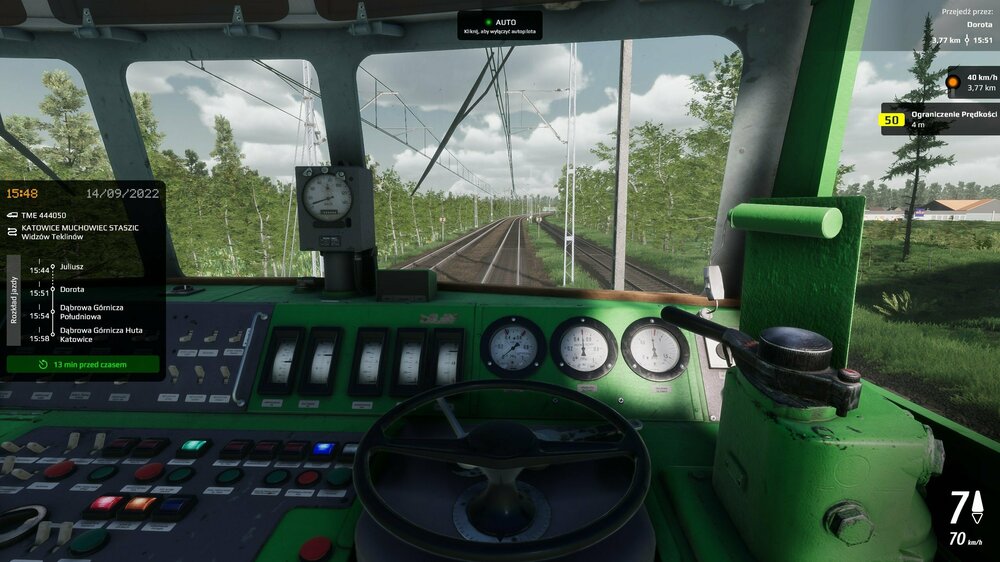
Task: Click the Ograniczenie Prędkości speed limit notice
Action: 940,119
